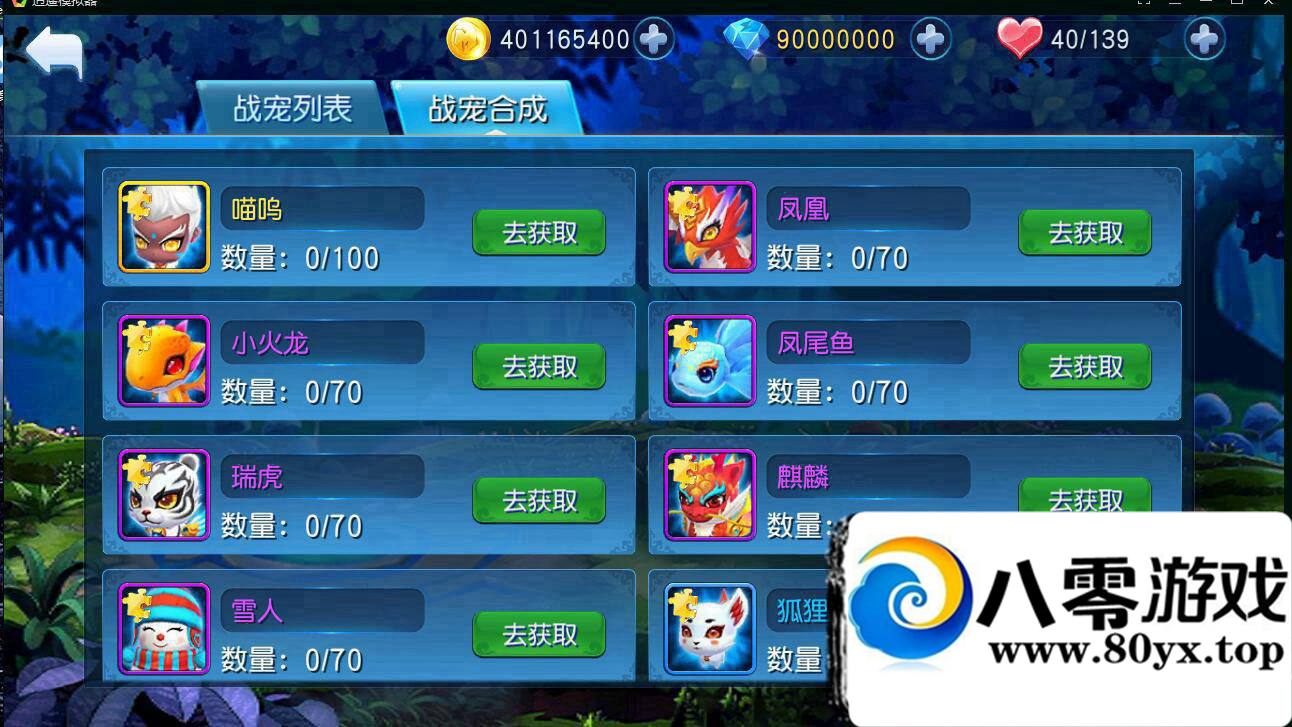Viewport: 1292px width, 727px height.
Task: Select the 瑞虎 white tiger fragment icon
Action: point(164,495)
